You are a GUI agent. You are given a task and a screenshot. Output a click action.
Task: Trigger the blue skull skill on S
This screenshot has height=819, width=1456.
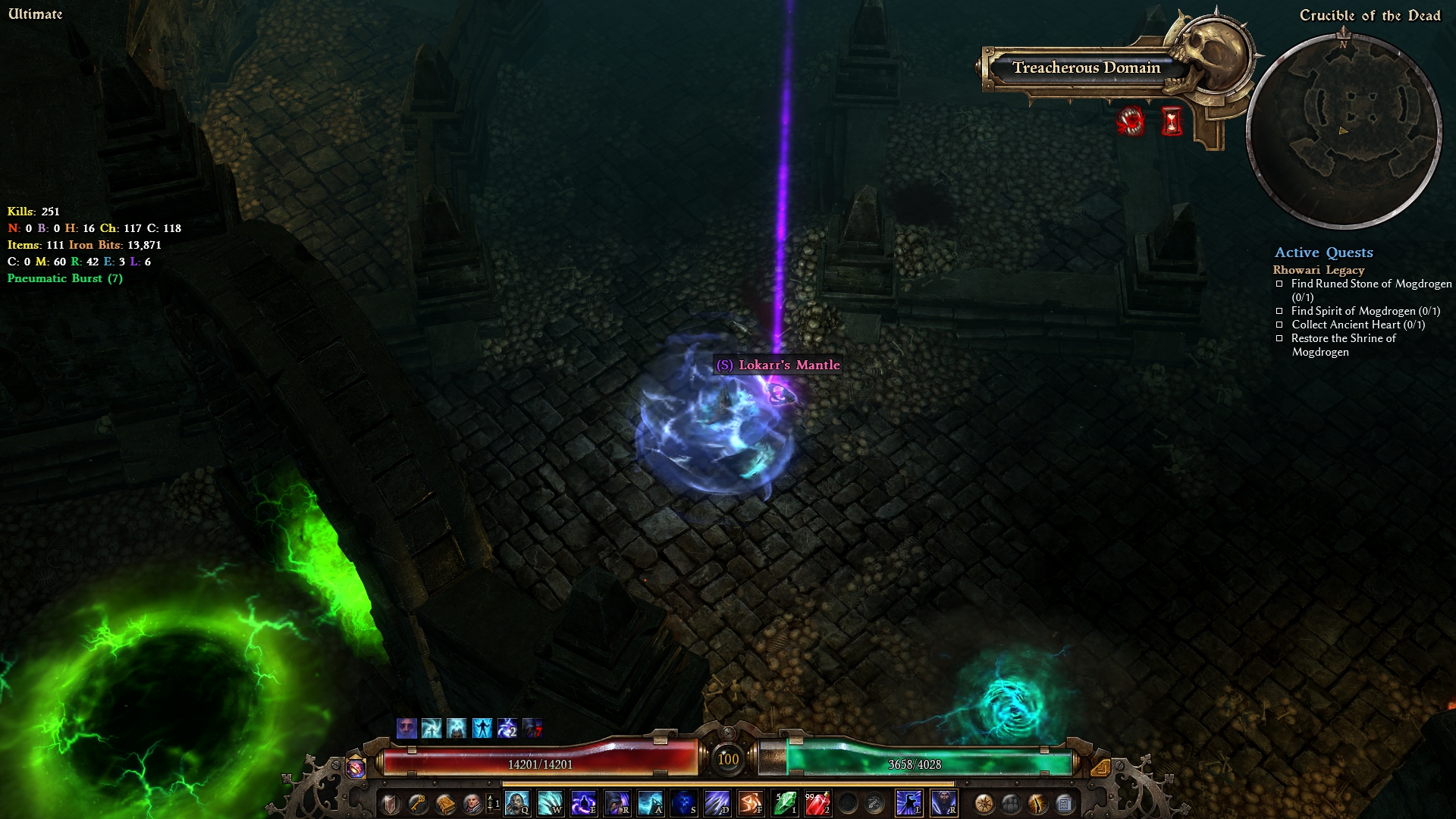(x=684, y=803)
